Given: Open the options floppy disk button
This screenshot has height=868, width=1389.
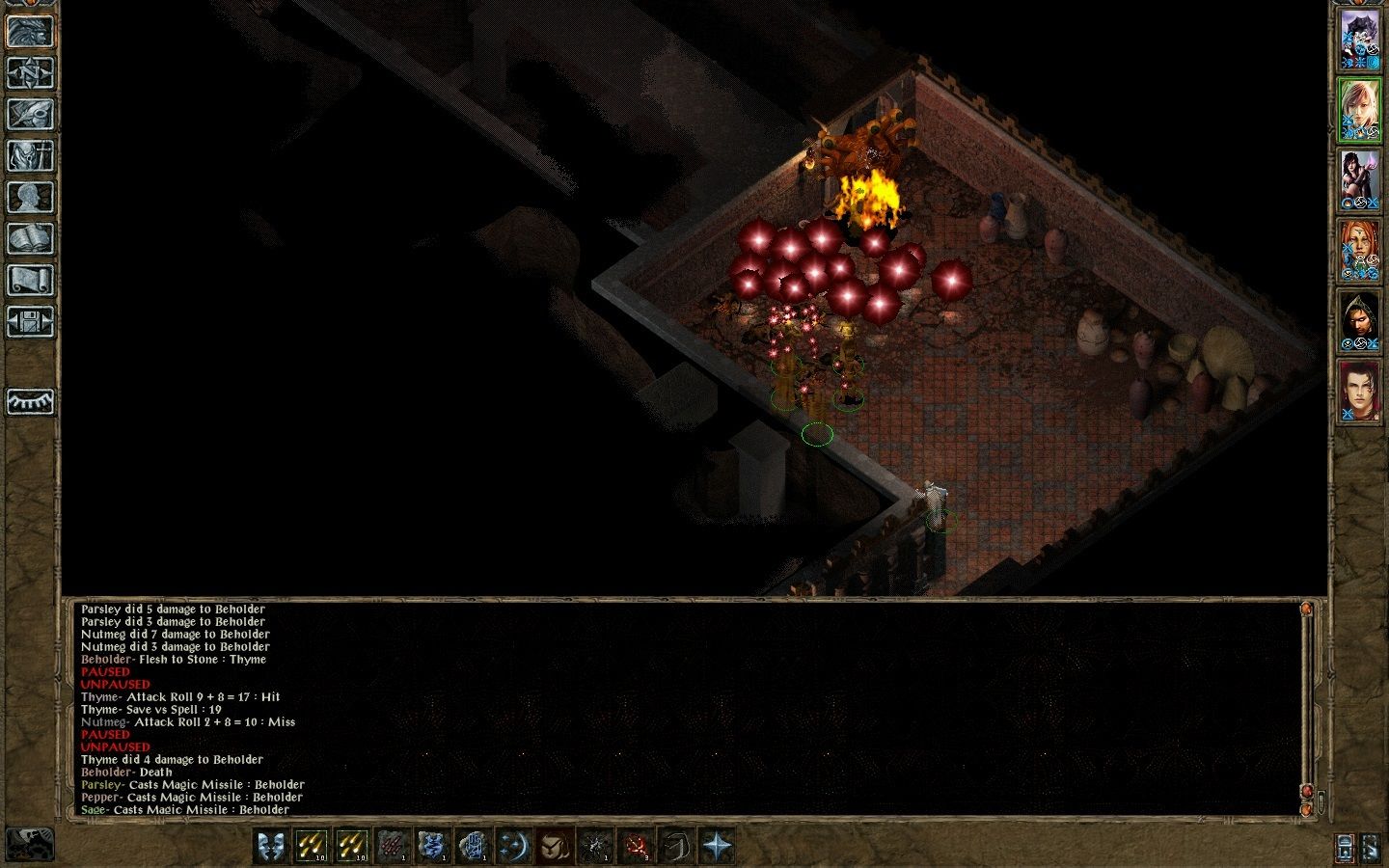Looking at the screenshot, I should [x=30, y=321].
